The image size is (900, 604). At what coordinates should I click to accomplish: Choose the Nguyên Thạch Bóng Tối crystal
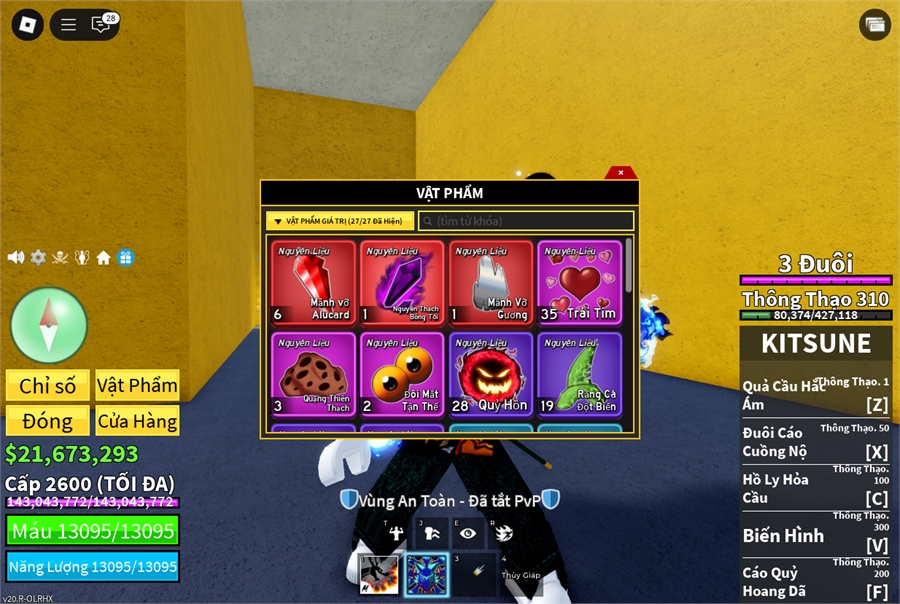pos(402,284)
